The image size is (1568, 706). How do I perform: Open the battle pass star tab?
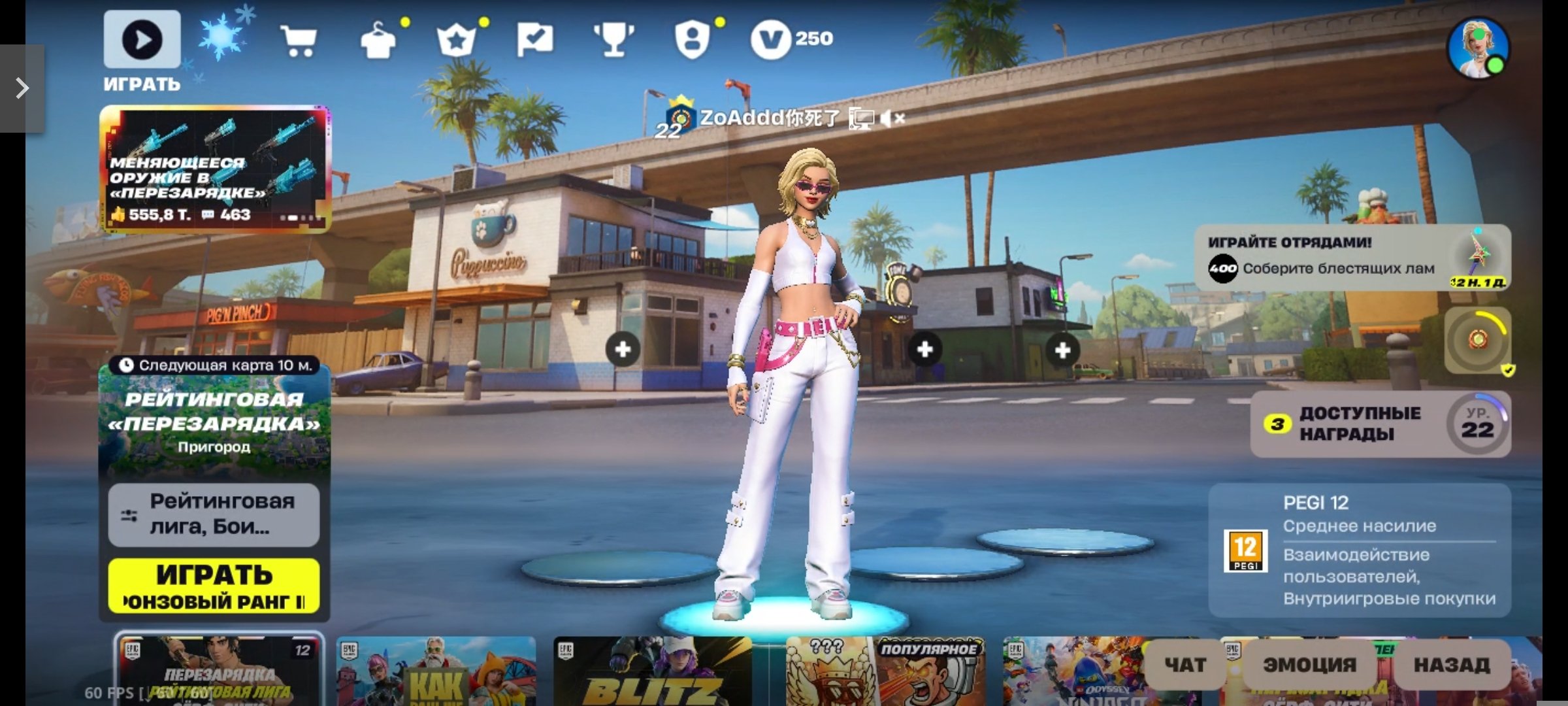[x=456, y=41]
